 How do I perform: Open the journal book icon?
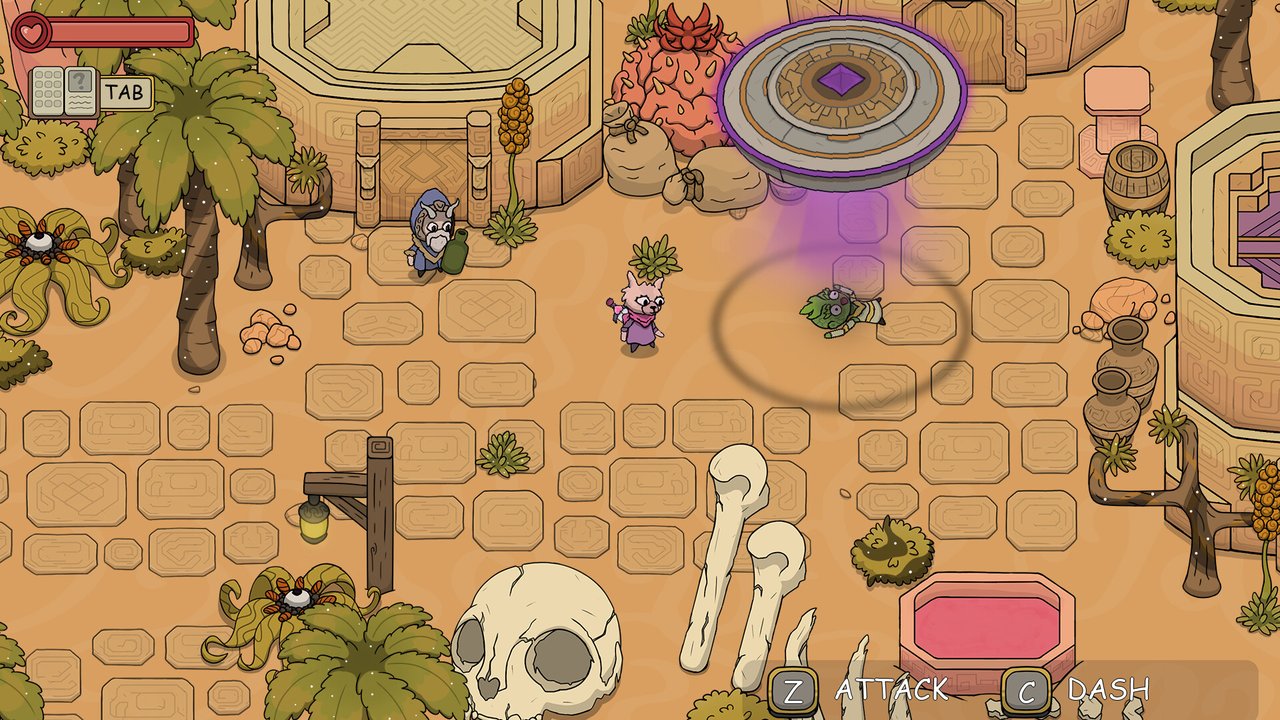(63, 92)
